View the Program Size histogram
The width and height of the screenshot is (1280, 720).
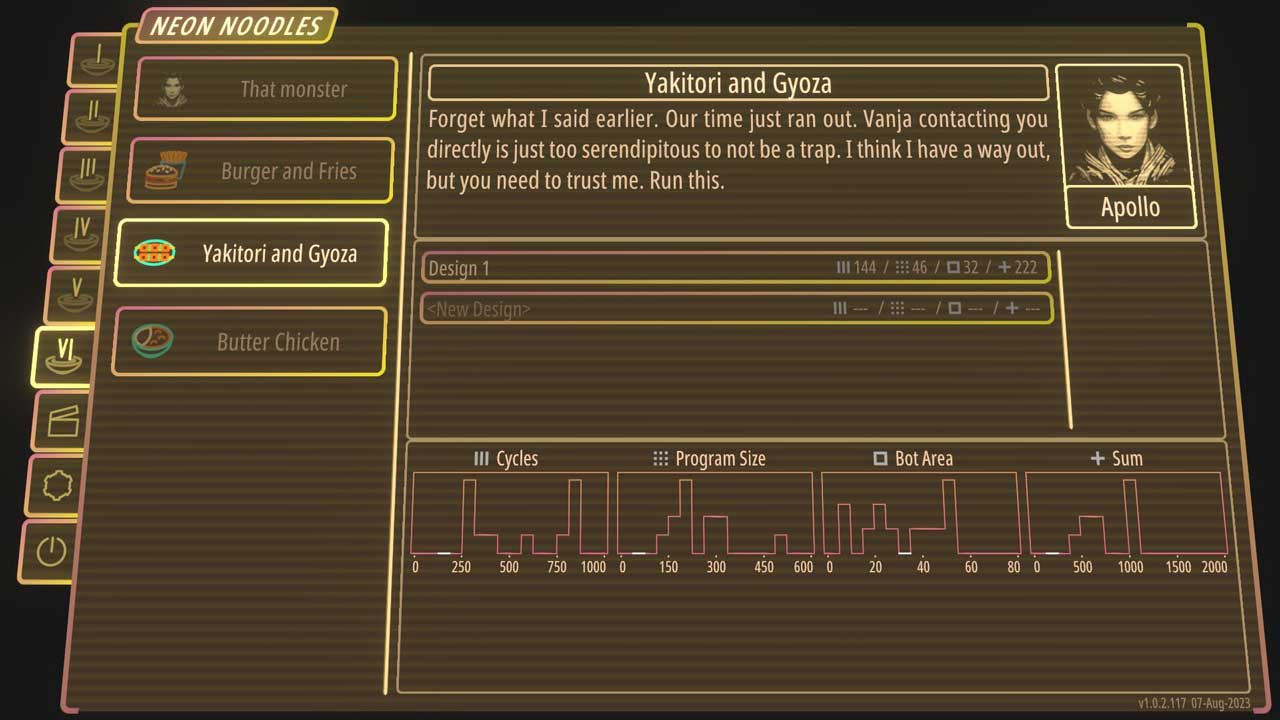715,512
